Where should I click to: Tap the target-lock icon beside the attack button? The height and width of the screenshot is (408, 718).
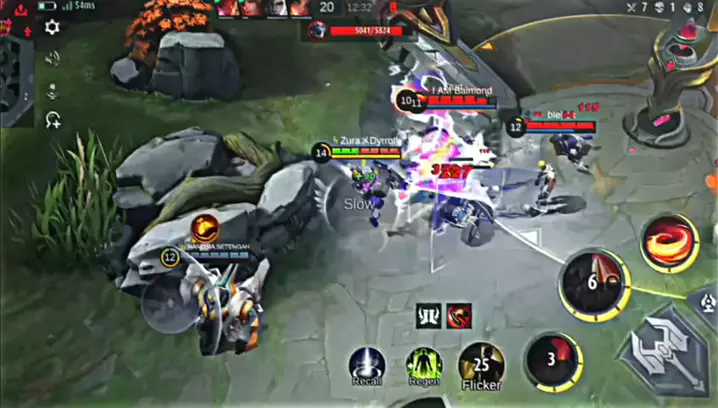coord(706,298)
